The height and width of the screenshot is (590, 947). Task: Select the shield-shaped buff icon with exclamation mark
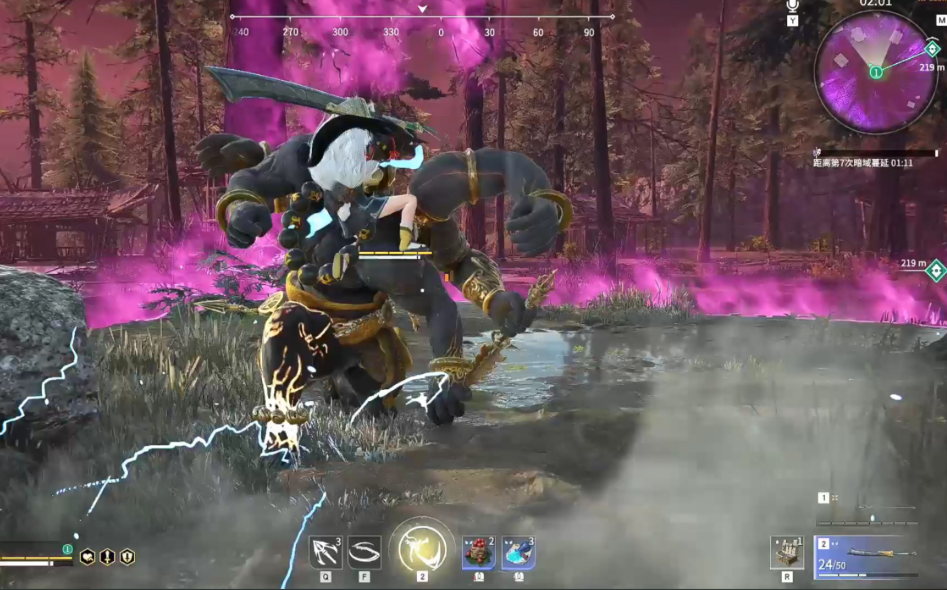[x=108, y=557]
